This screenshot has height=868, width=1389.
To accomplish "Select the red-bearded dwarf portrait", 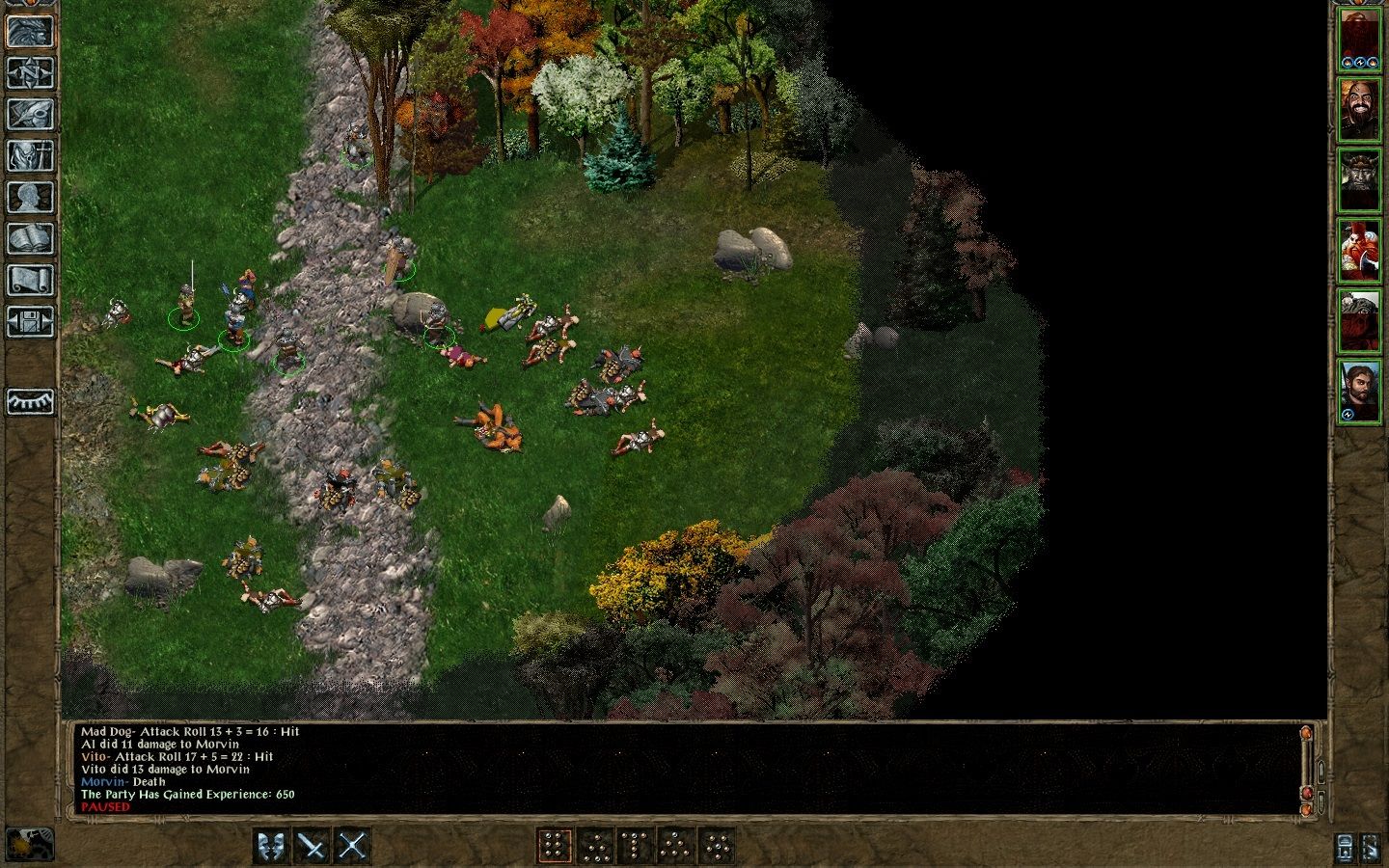I will coord(1358,251).
